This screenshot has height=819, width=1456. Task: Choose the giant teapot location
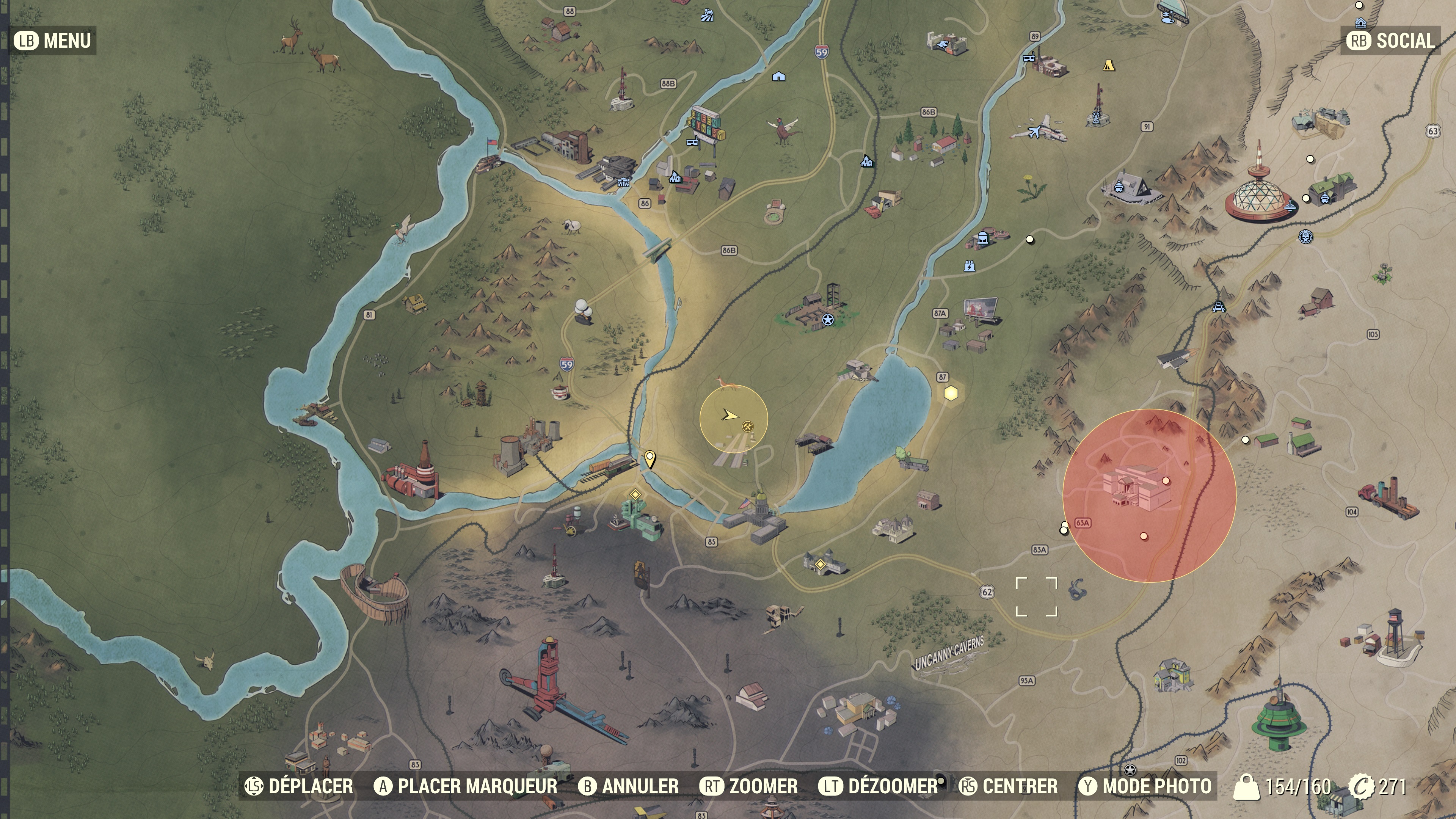tap(559, 391)
